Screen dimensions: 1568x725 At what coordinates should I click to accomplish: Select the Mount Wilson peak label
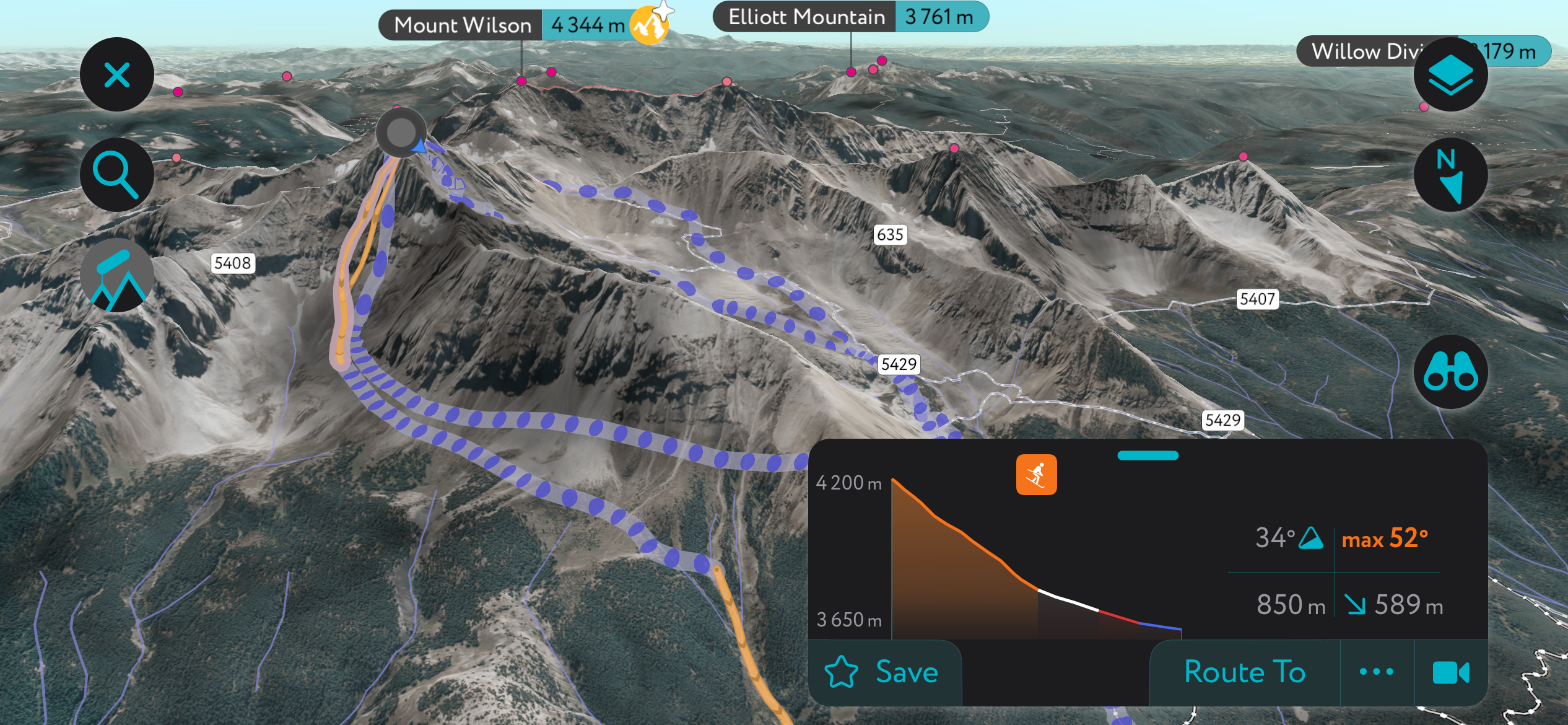tap(462, 25)
